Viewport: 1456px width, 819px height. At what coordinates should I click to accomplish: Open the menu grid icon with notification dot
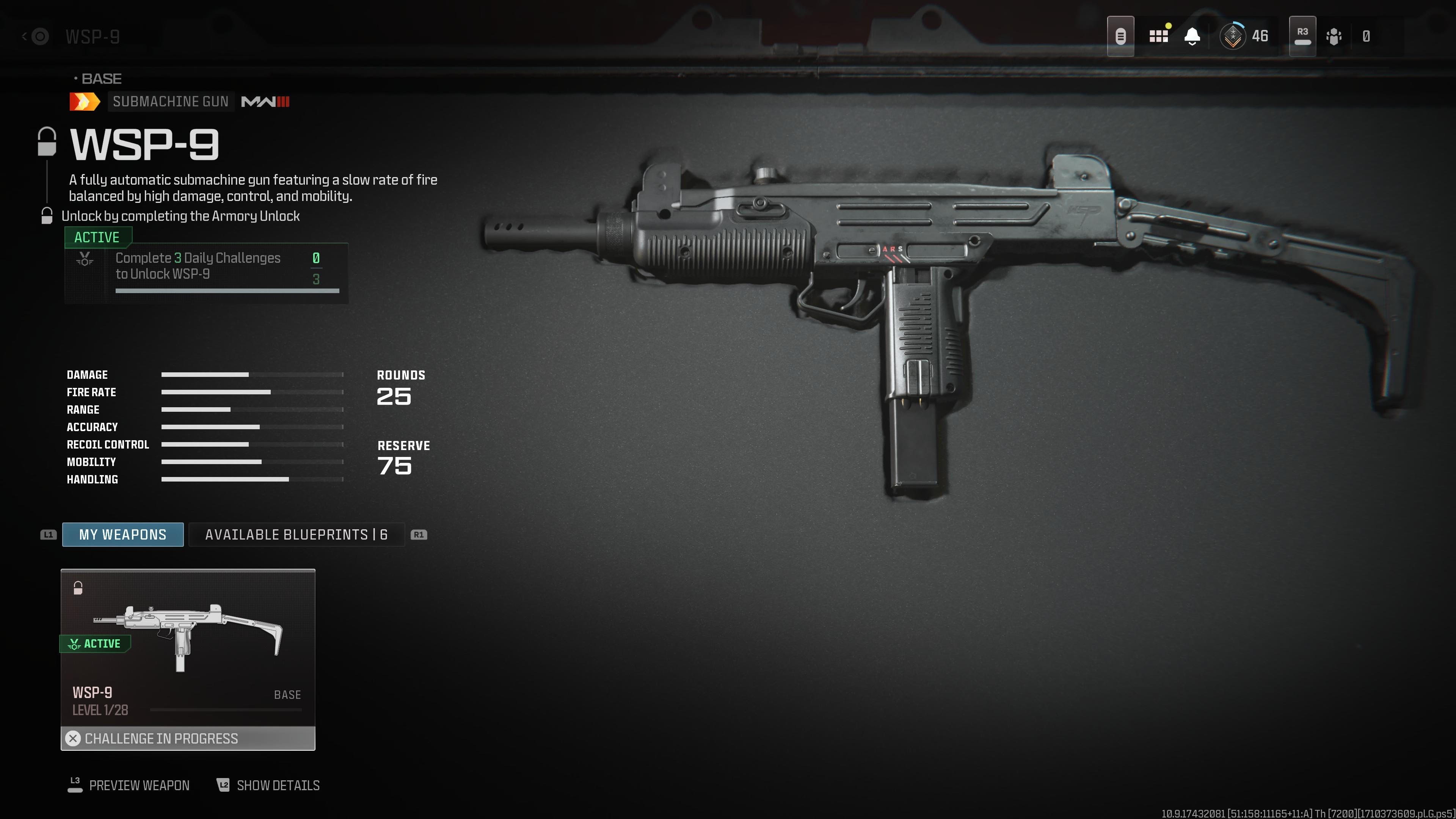[x=1159, y=36]
